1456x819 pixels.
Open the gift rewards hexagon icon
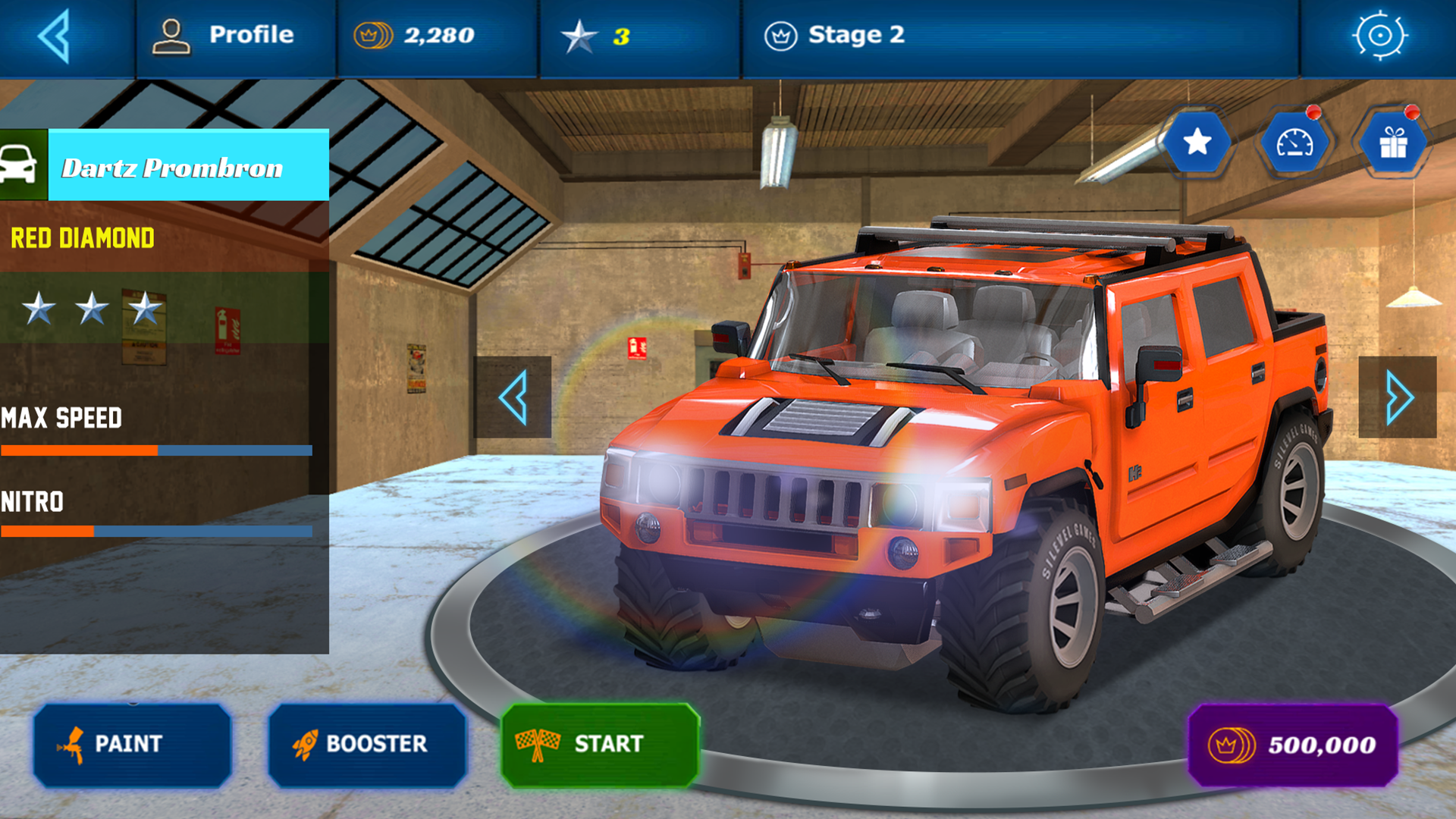point(1394,141)
